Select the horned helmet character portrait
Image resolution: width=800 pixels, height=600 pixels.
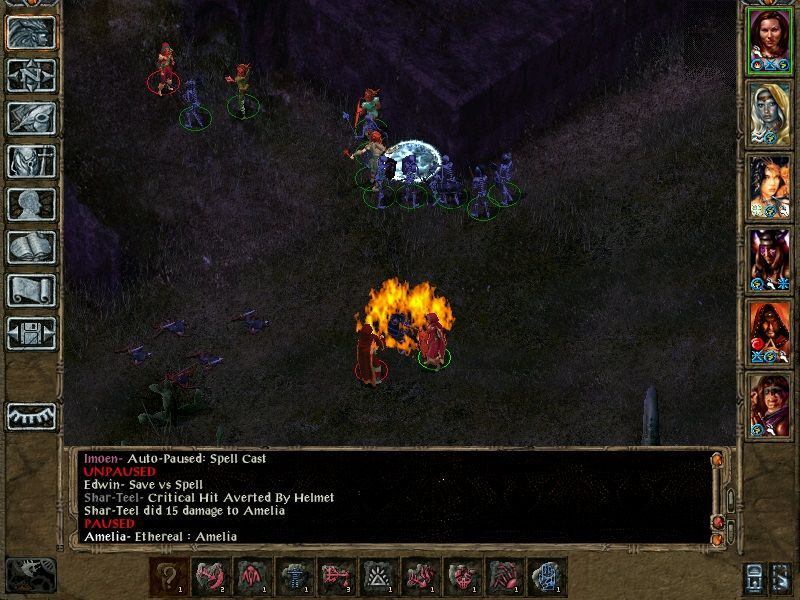[x=770, y=259]
